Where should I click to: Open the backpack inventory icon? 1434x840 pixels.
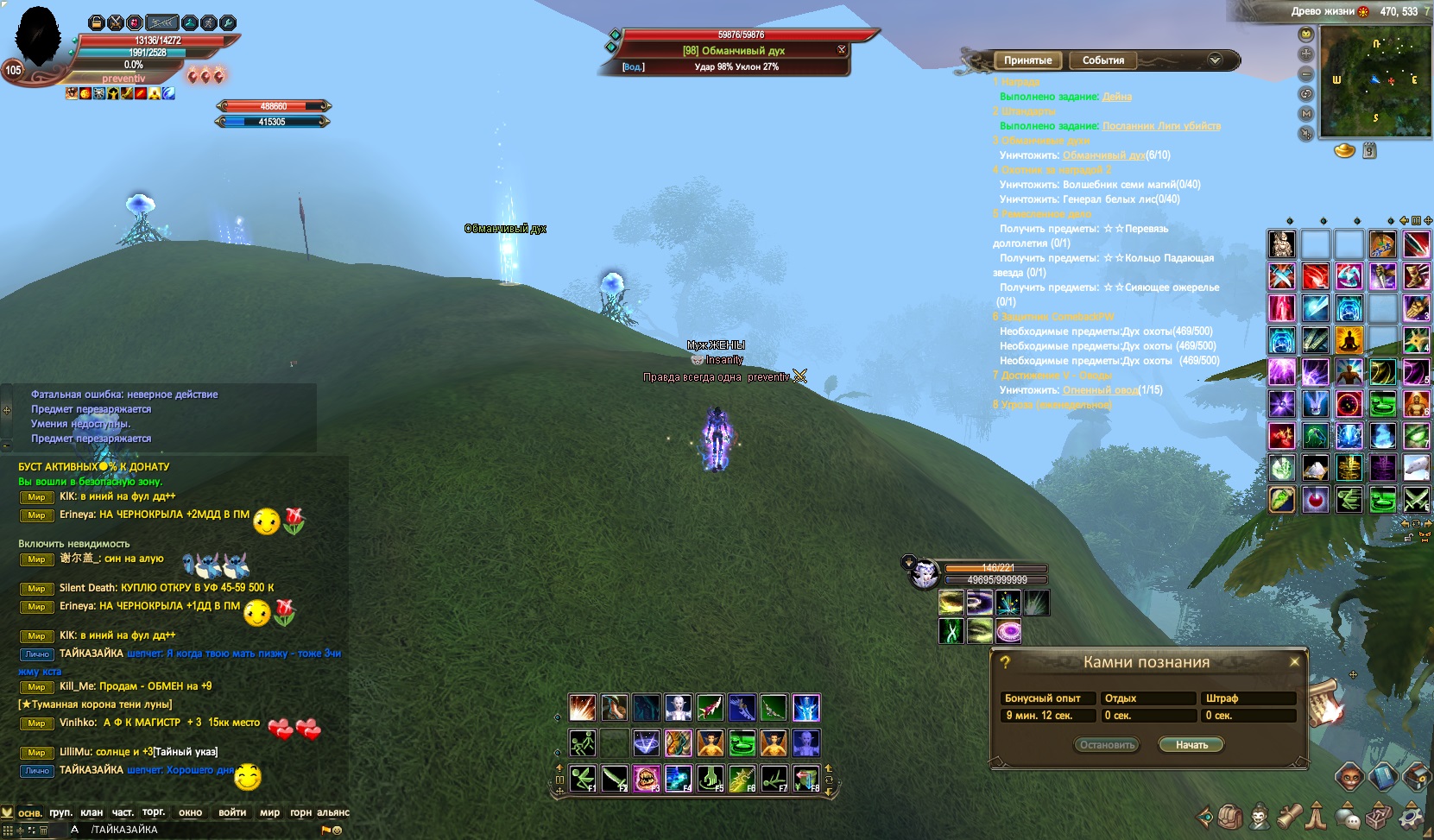coord(1230,815)
